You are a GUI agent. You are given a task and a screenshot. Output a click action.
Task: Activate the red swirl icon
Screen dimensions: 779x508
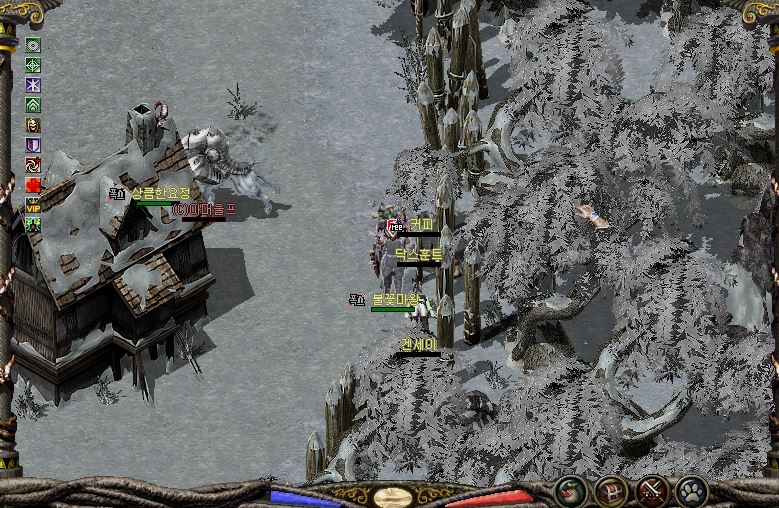coord(33,165)
